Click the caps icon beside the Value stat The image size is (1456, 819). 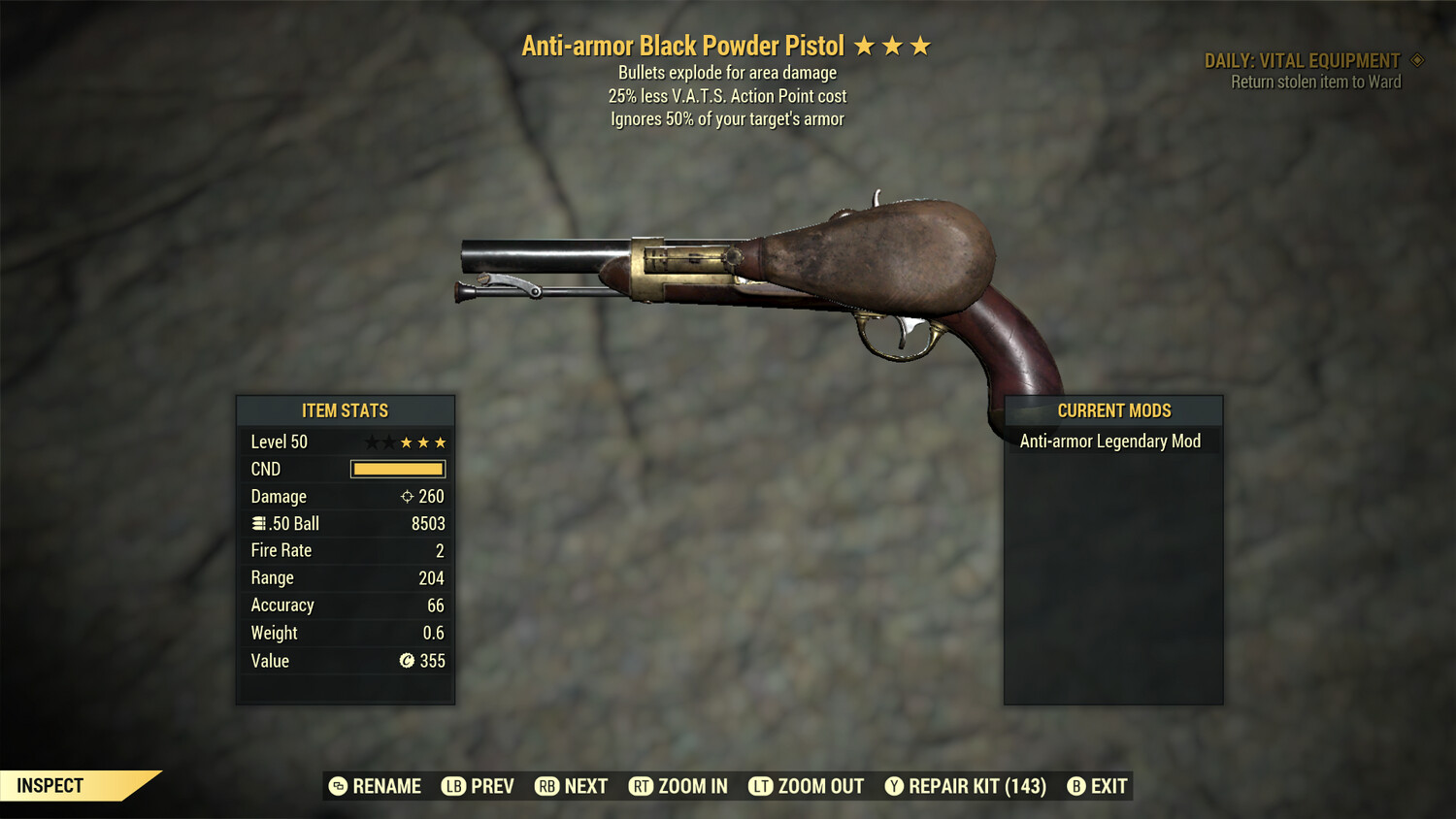pos(406,661)
